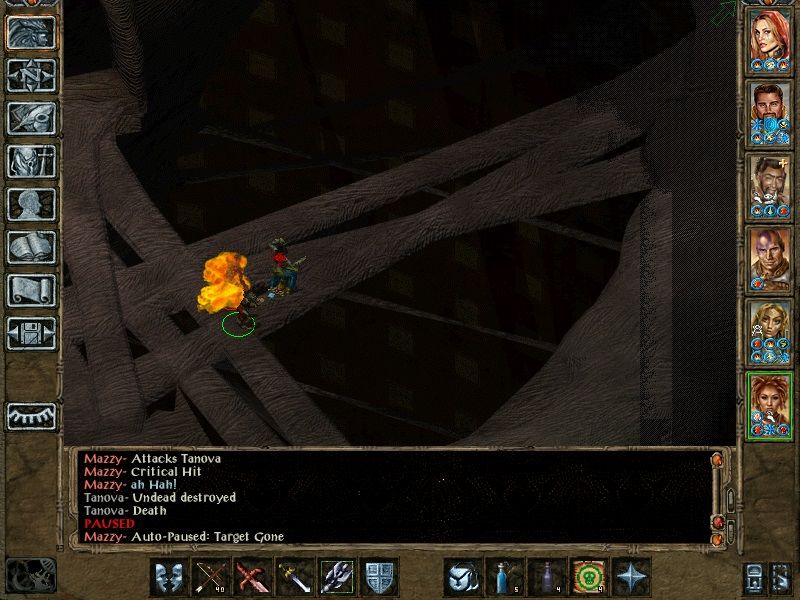
Task: Use the blue potion quick item
Action: 503,577
